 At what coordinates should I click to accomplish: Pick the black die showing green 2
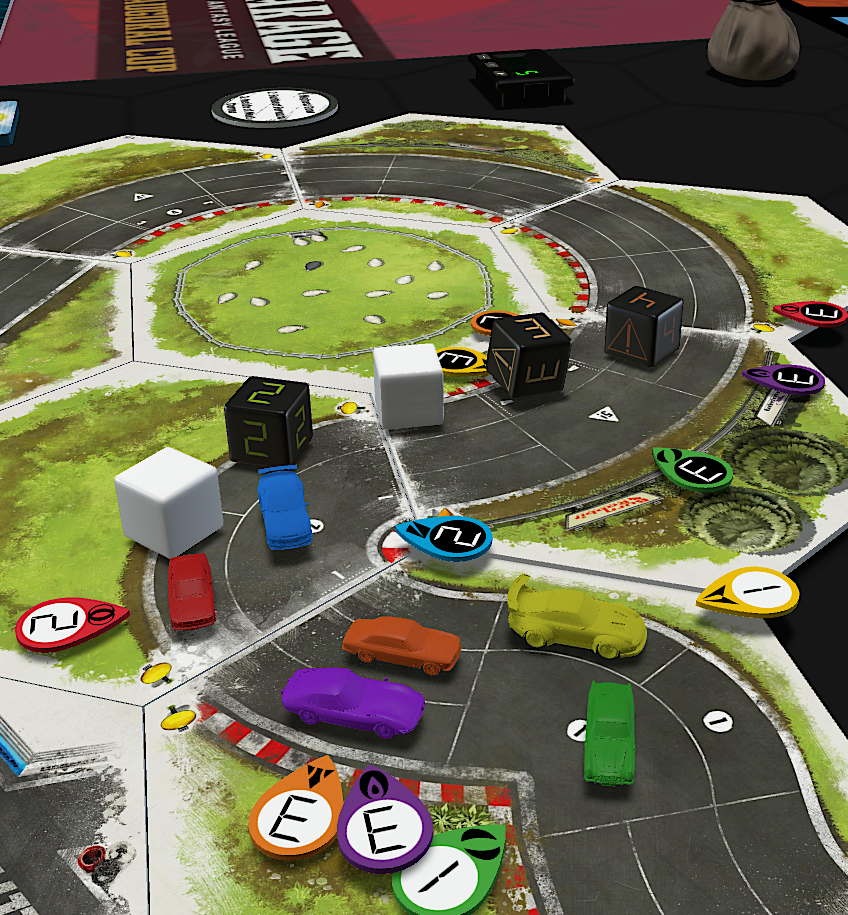click(x=268, y=422)
